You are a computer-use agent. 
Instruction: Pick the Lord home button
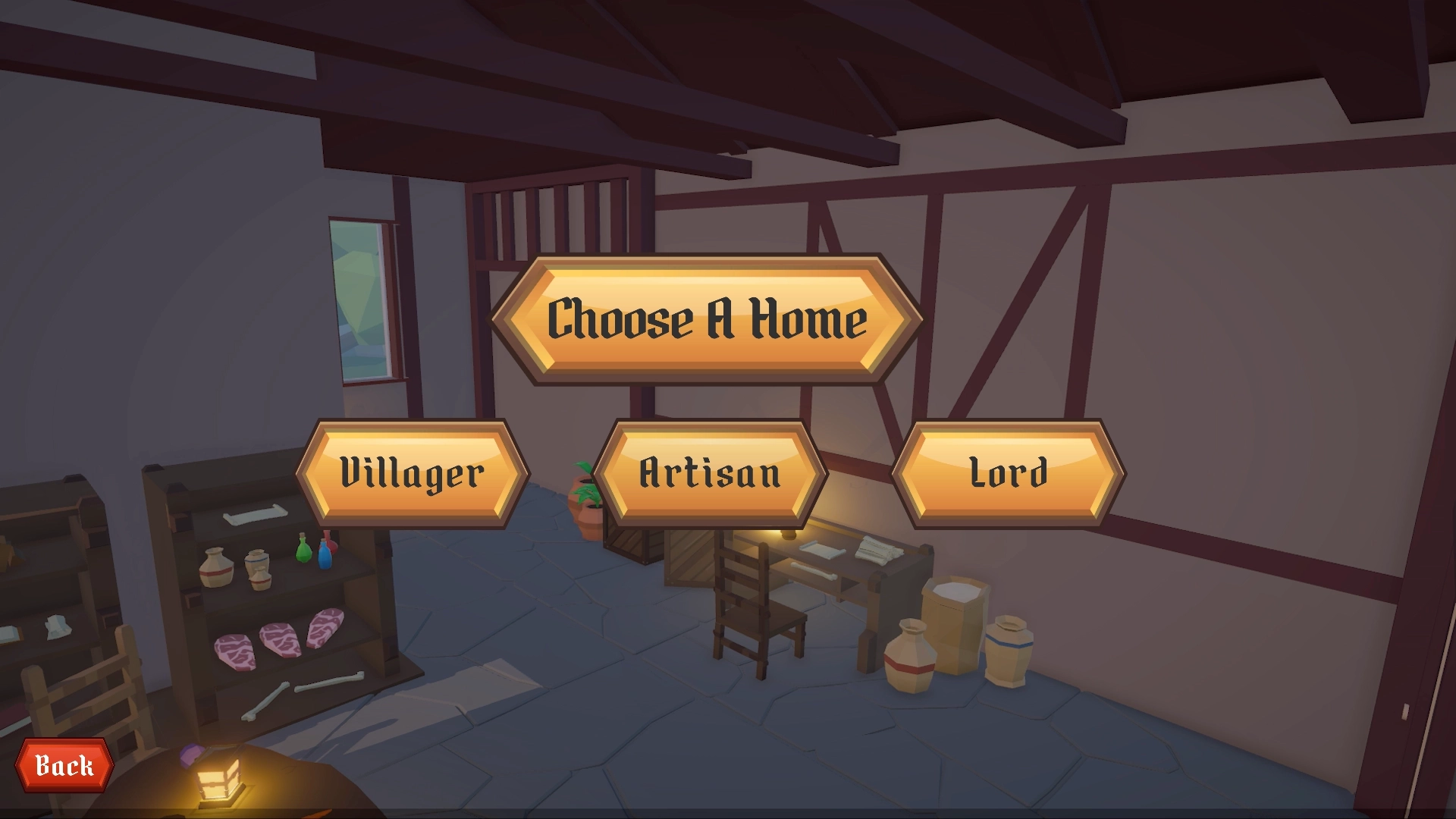point(1008,473)
